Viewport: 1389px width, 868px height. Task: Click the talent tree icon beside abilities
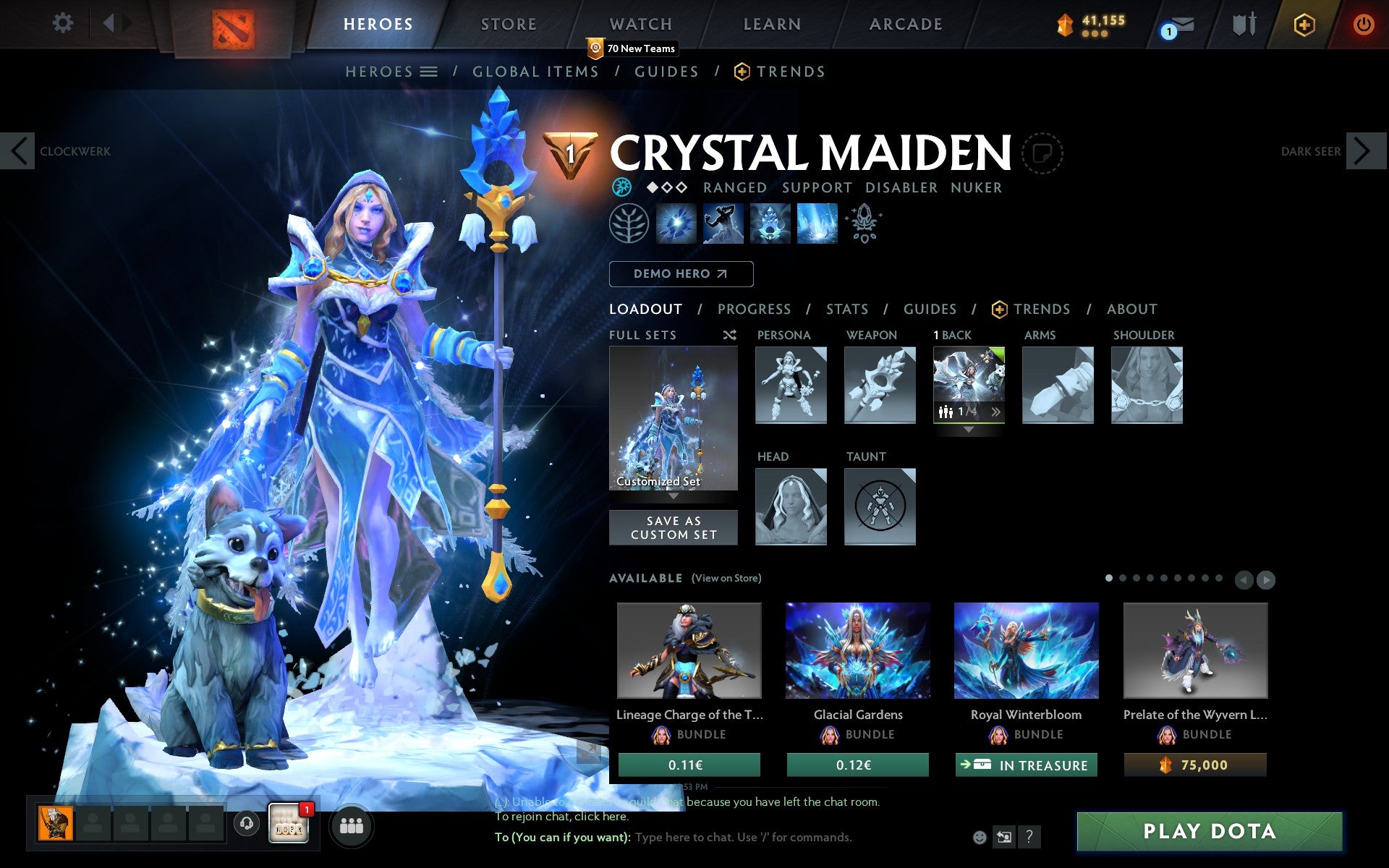pyautogui.click(x=627, y=224)
